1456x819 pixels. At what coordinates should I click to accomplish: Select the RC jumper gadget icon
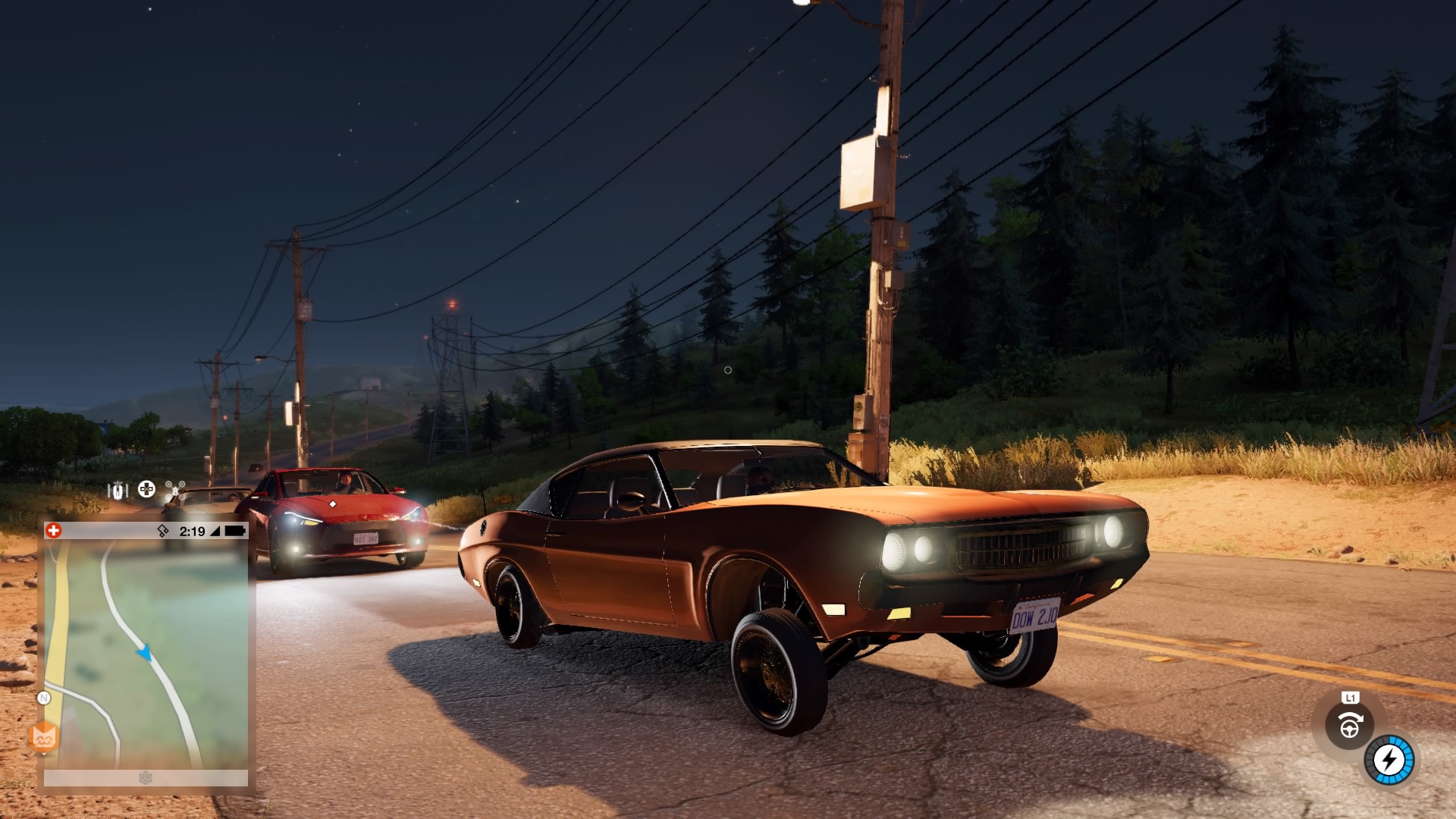coord(118,490)
